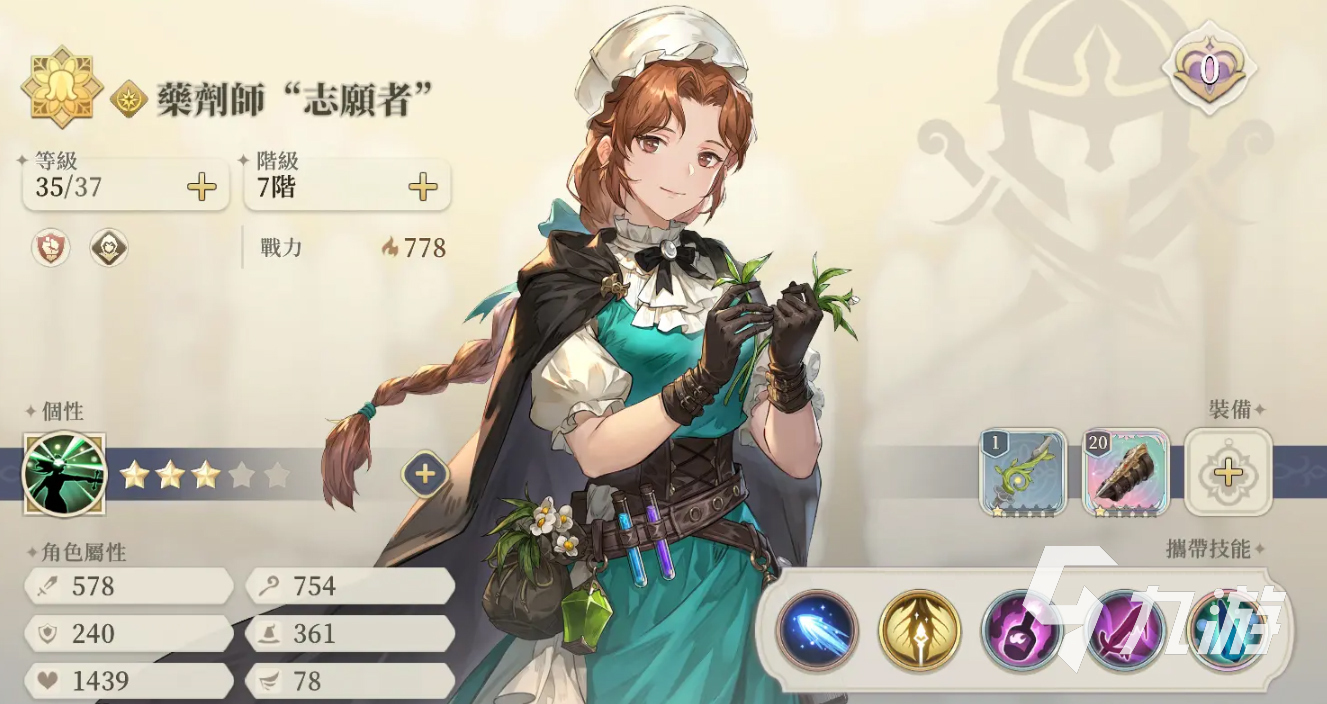
Task: Increase level with the 等級 plus button
Action: pos(202,187)
